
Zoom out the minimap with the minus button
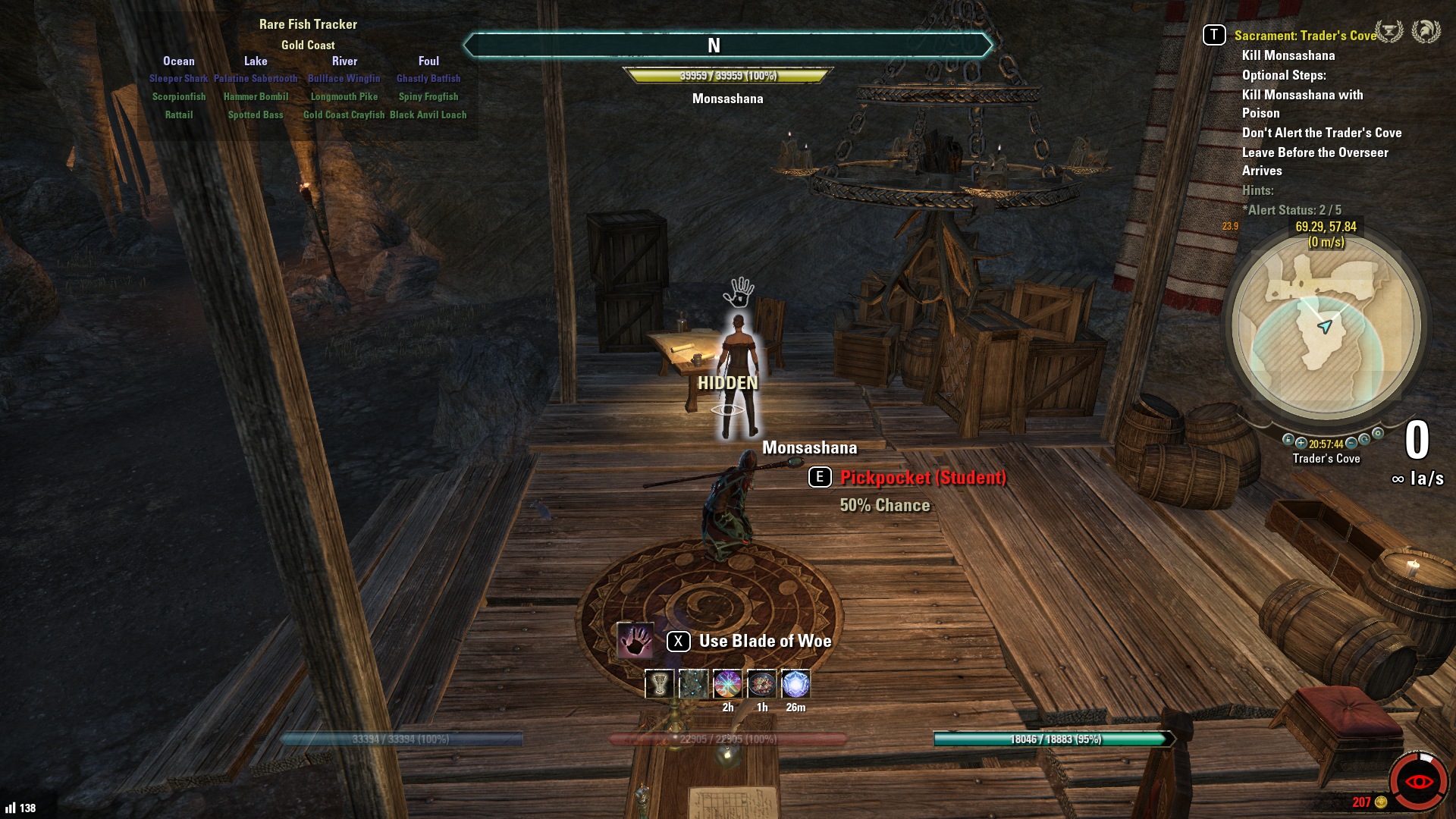[1351, 443]
